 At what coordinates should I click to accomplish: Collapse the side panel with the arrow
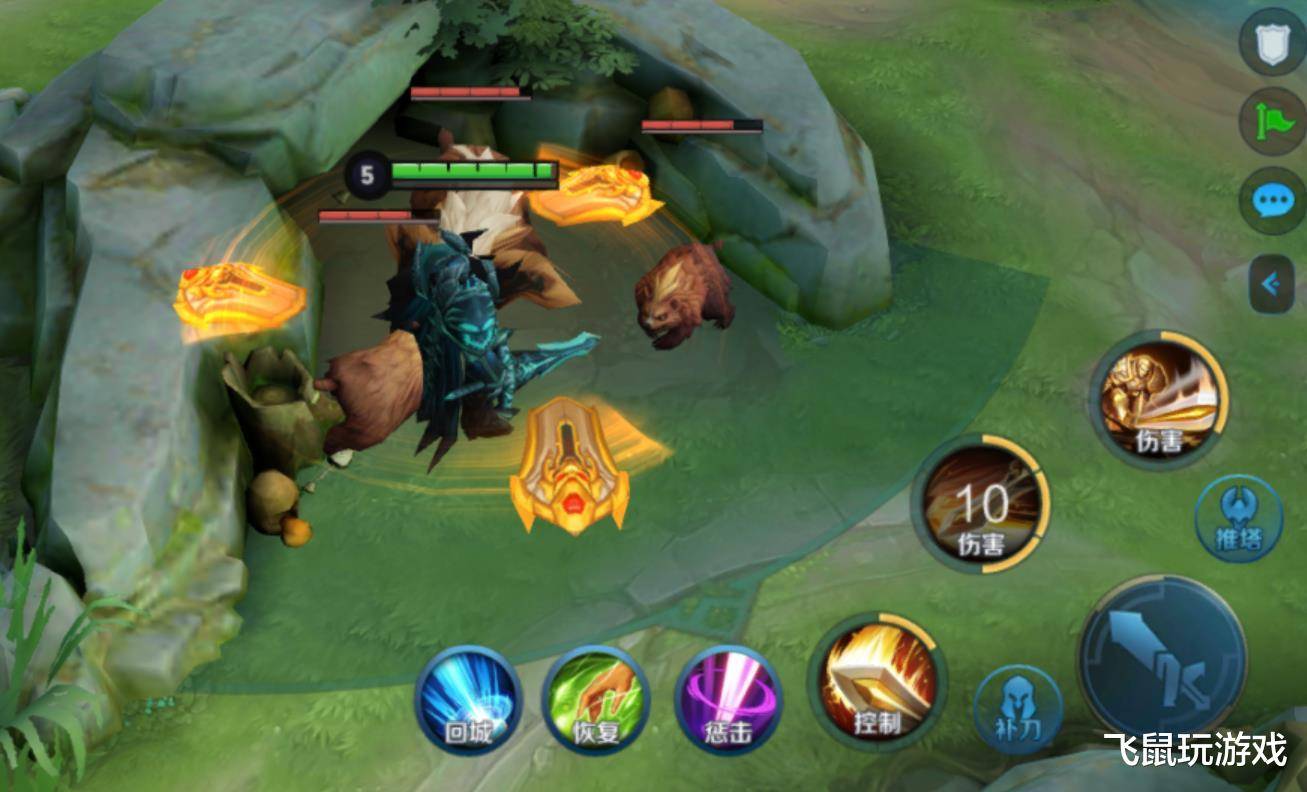[1272, 284]
